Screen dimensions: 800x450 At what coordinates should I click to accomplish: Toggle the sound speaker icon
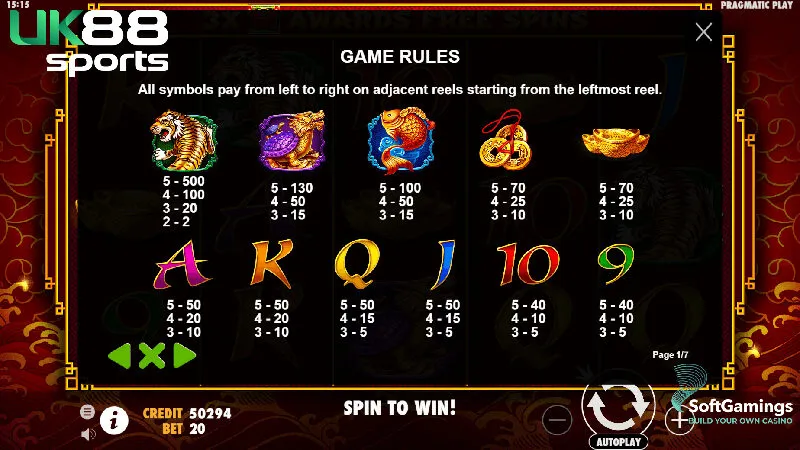[x=88, y=433]
